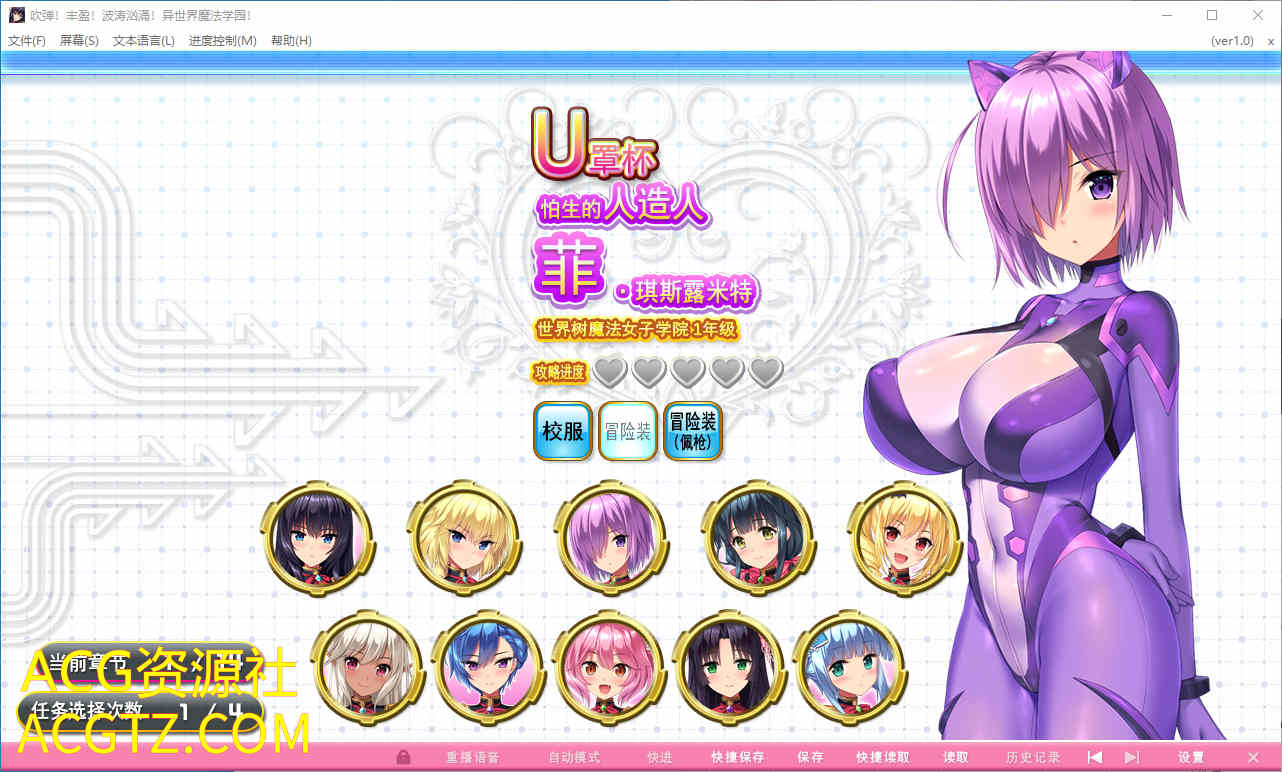Viewport: 1282px width, 772px height.
Task: Open the 保存 save screen
Action: pyautogui.click(x=810, y=757)
